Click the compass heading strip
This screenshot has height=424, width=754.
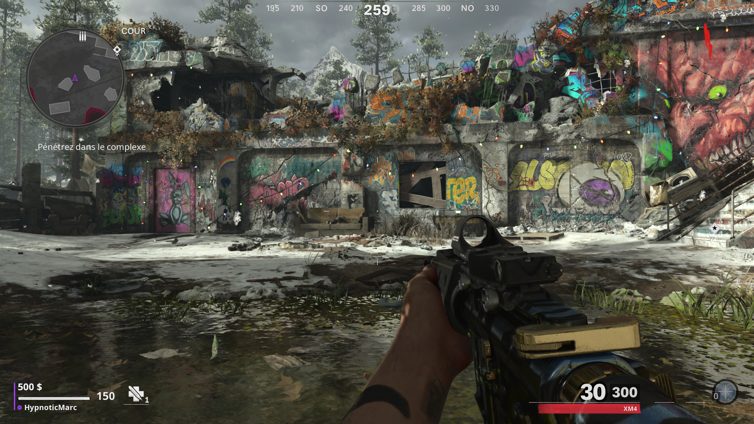point(376,9)
